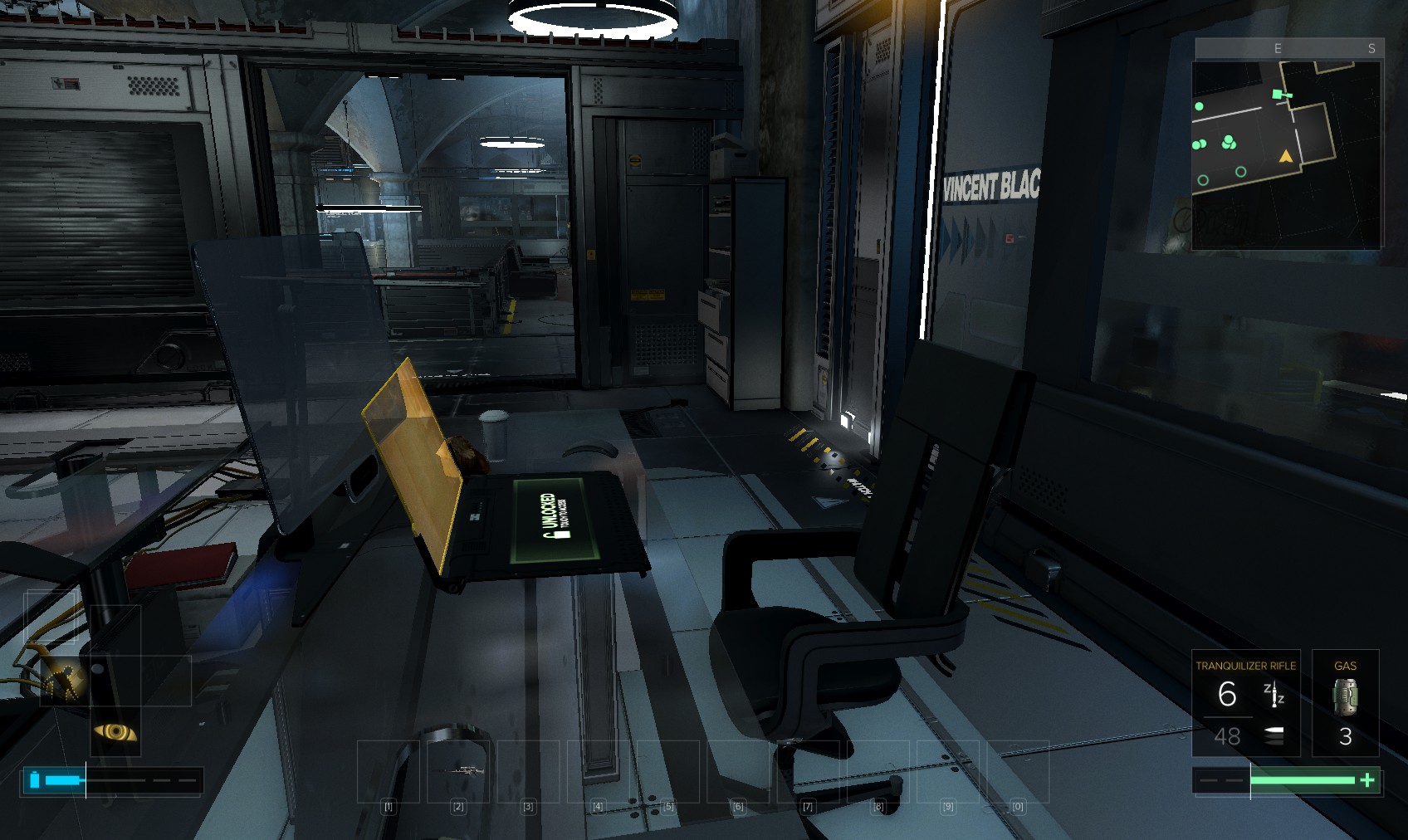The image size is (1408, 840).
Task: Select the rifle in hotbar slot 2
Action: (457, 771)
